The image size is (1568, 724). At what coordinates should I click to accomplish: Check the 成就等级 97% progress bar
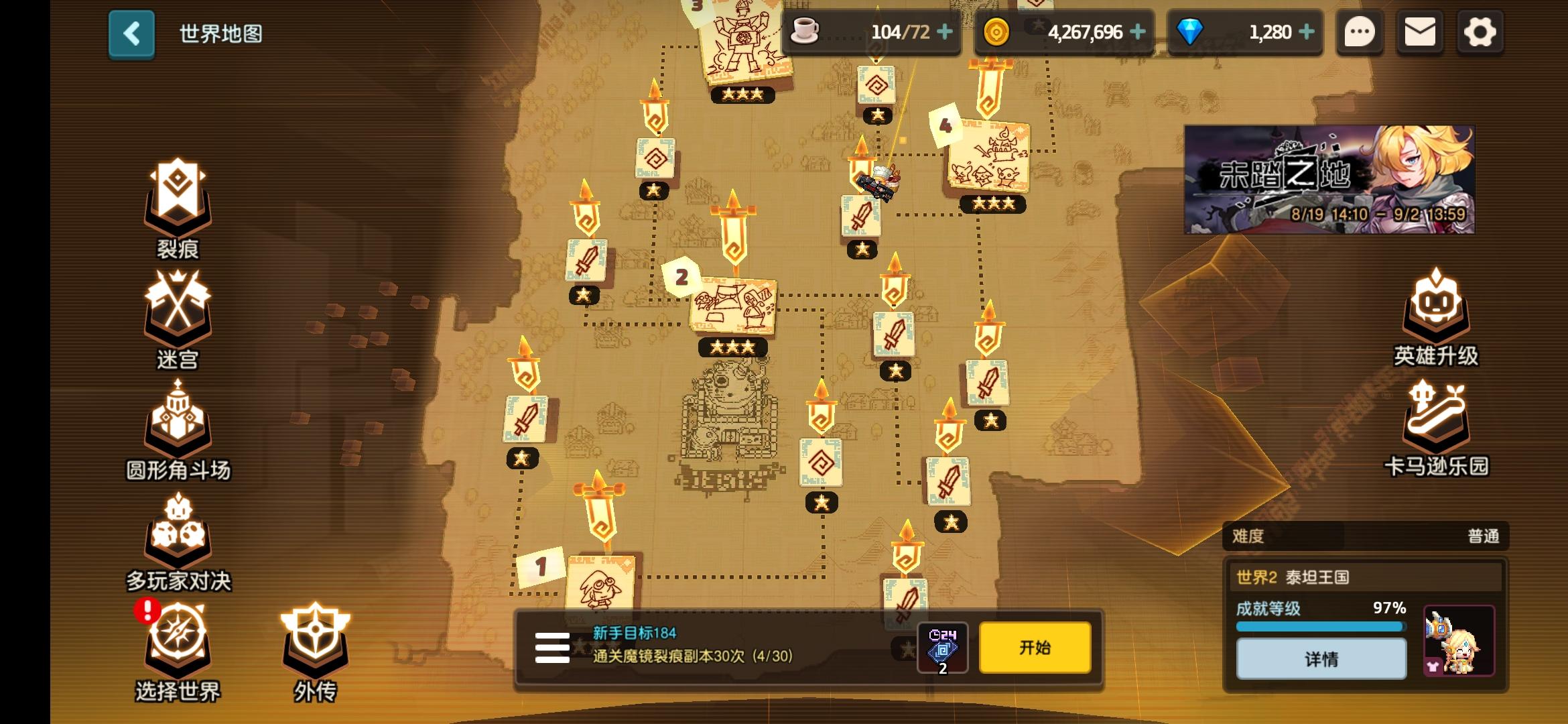click(x=1321, y=625)
